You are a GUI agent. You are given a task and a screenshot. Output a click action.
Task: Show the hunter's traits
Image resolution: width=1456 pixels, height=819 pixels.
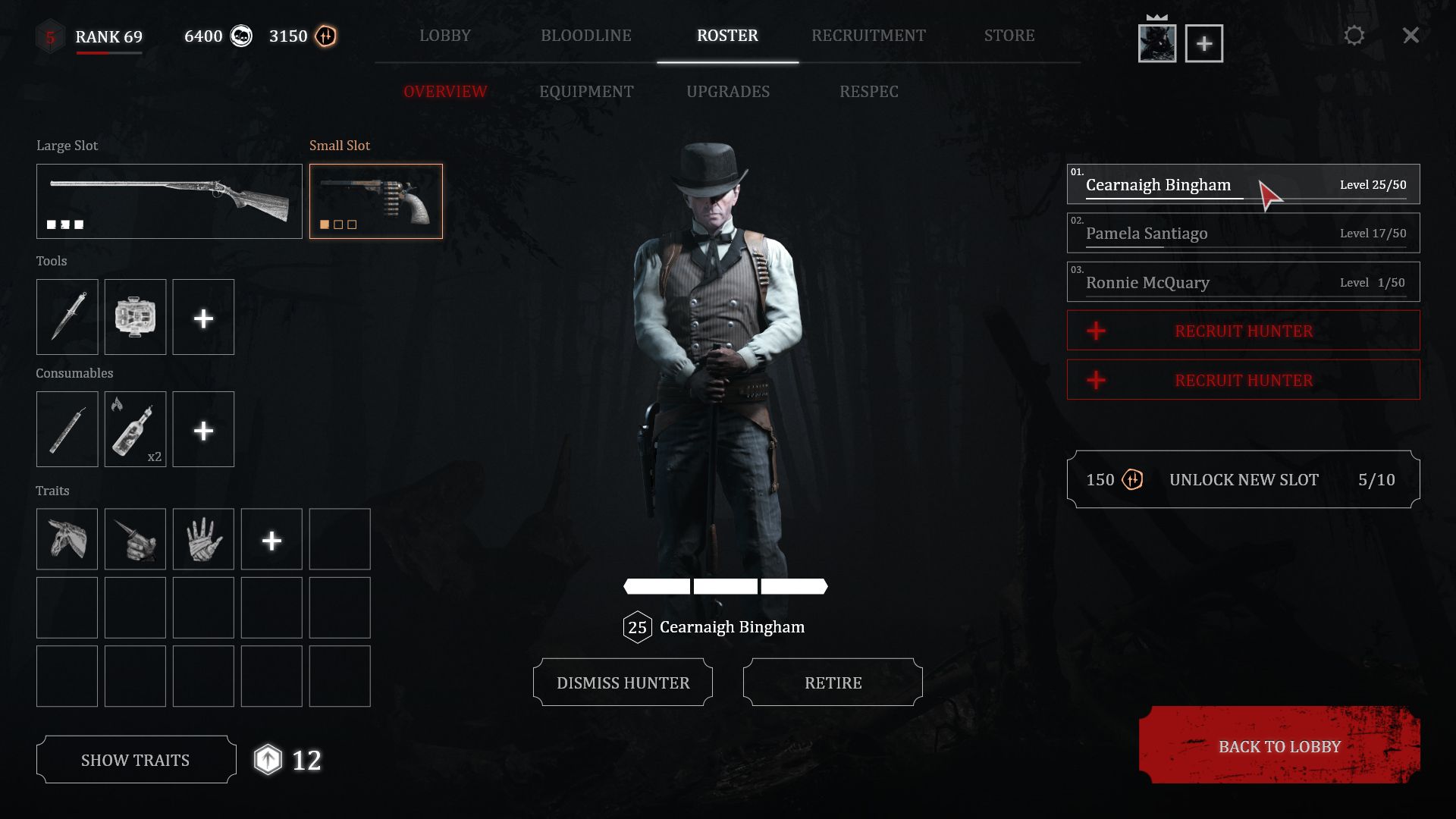(x=136, y=760)
